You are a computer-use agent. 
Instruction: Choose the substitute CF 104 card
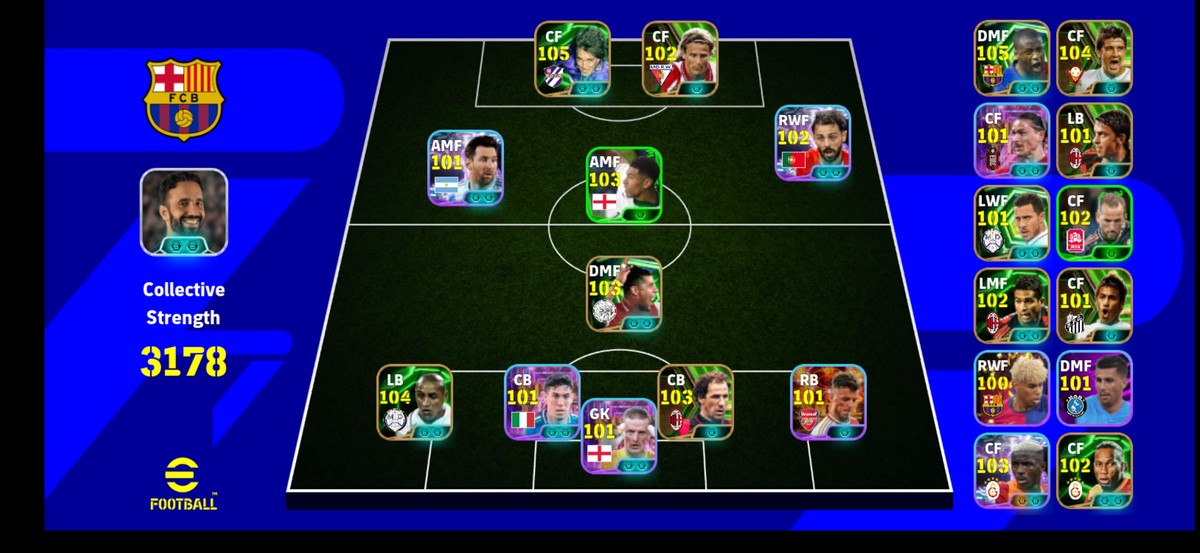[x=1093, y=58]
